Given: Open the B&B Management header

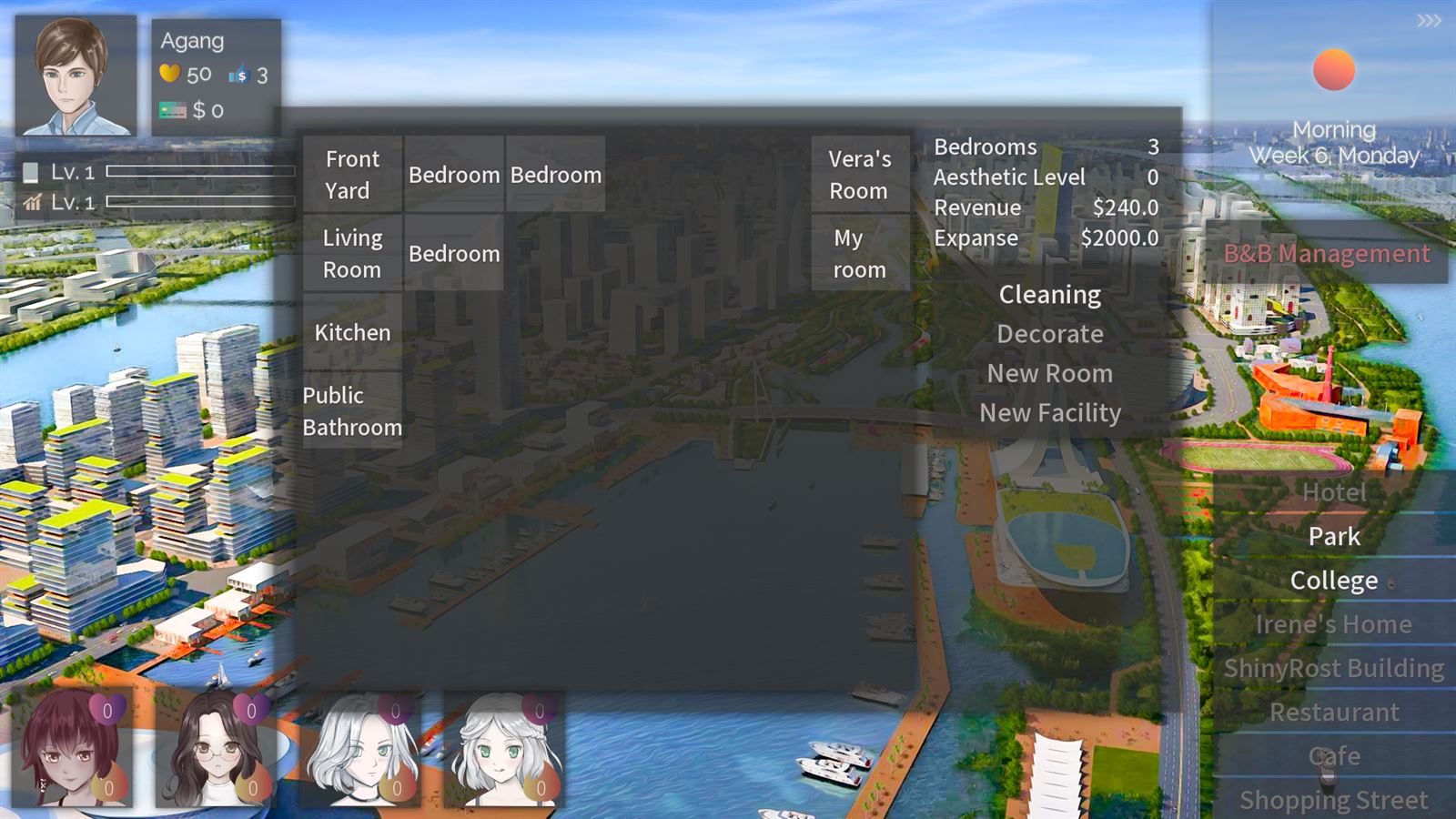Looking at the screenshot, I should pyautogui.click(x=1328, y=254).
